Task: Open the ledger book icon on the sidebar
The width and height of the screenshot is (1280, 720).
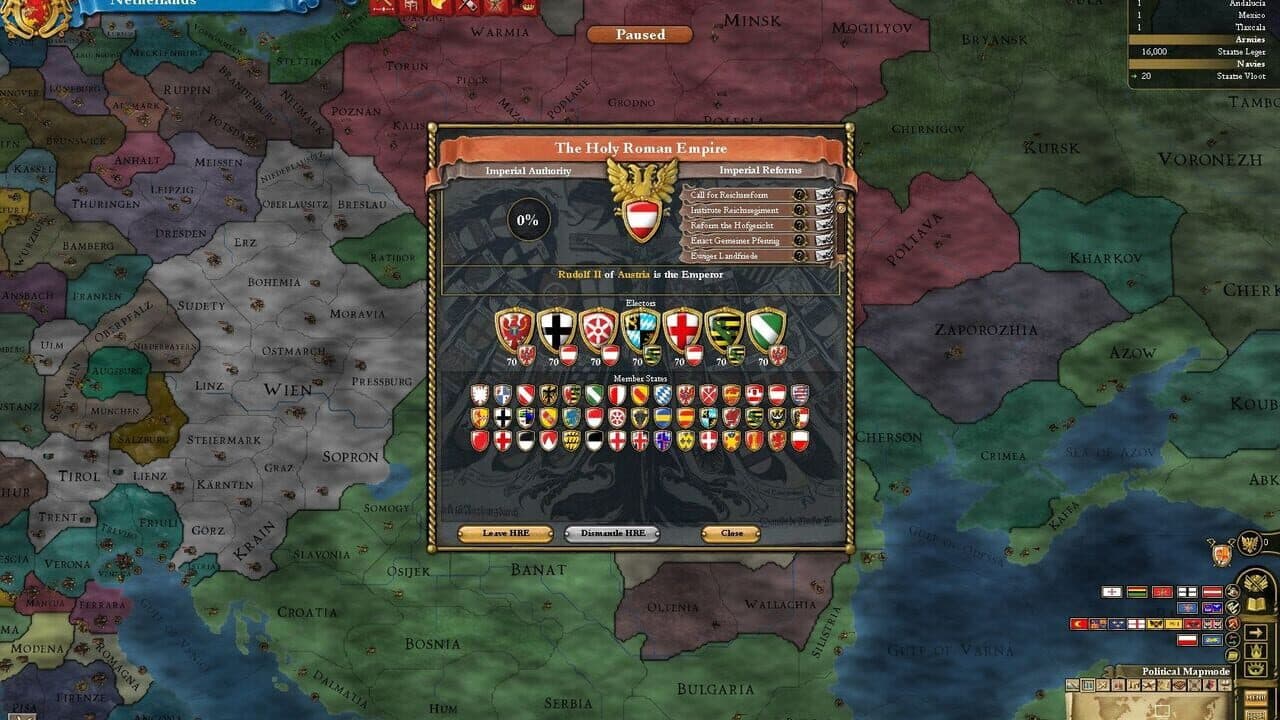Action: 1255,602
